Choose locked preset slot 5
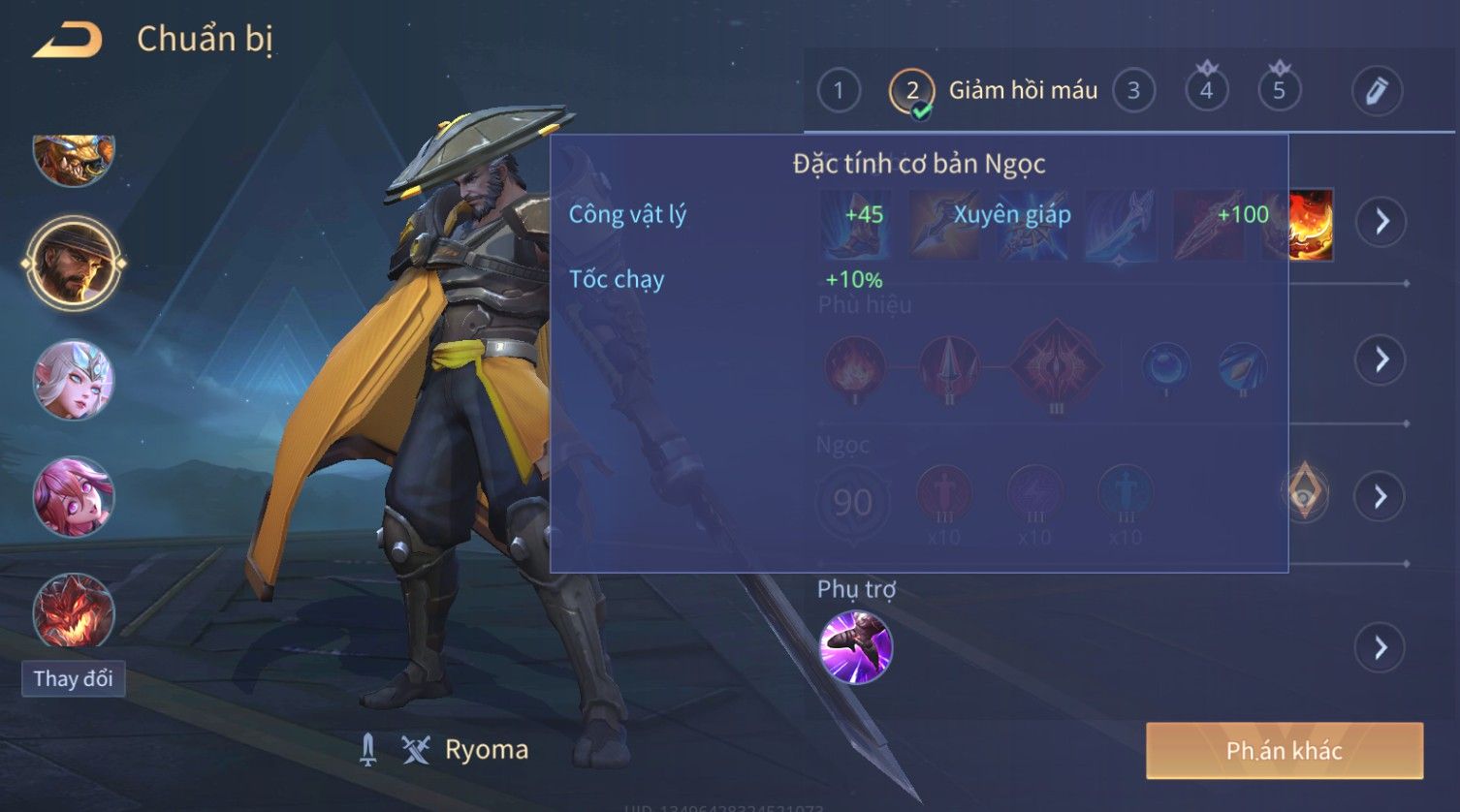The image size is (1460, 812). point(1279,90)
